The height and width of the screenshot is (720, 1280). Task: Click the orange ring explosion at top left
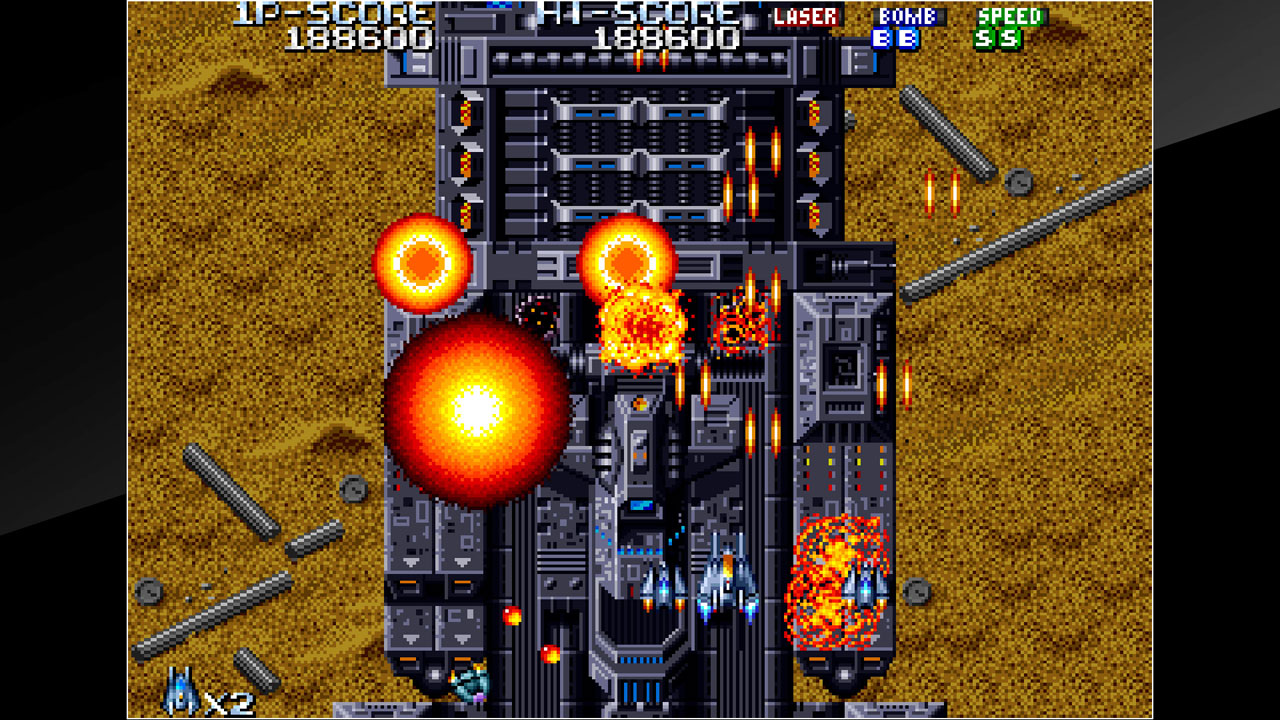click(x=424, y=260)
